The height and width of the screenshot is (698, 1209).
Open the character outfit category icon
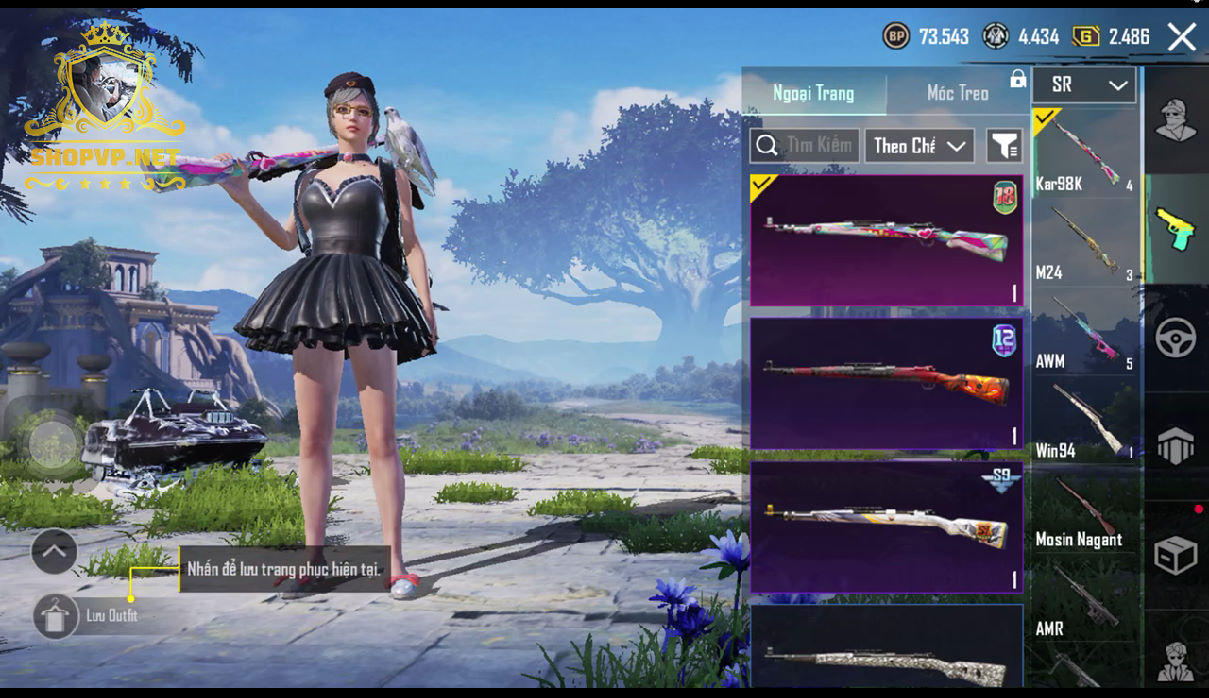tap(1176, 120)
